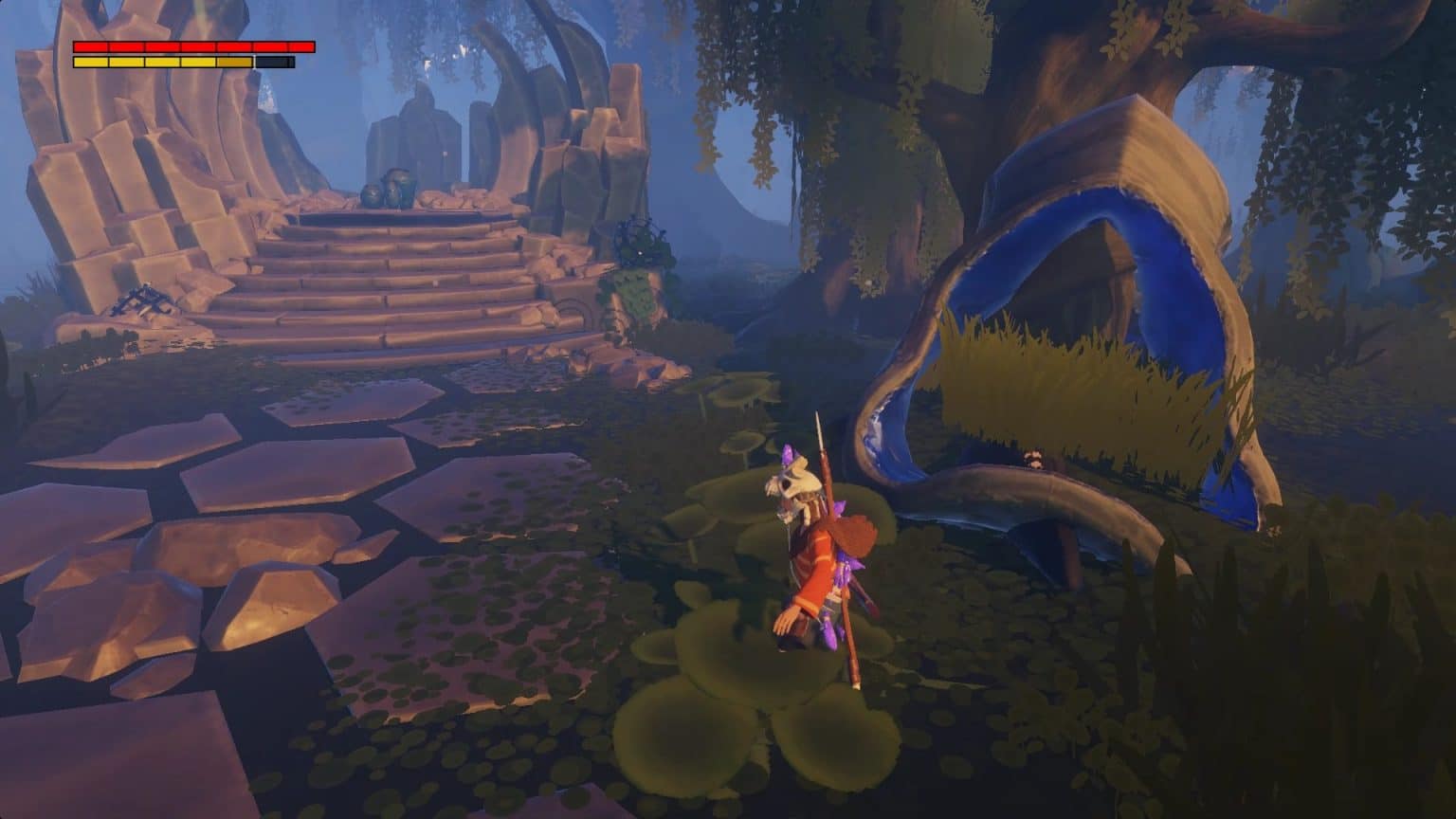This screenshot has width=1456, height=819.
Task: Click the last filled yellow stamina segment
Action: click(x=233, y=61)
